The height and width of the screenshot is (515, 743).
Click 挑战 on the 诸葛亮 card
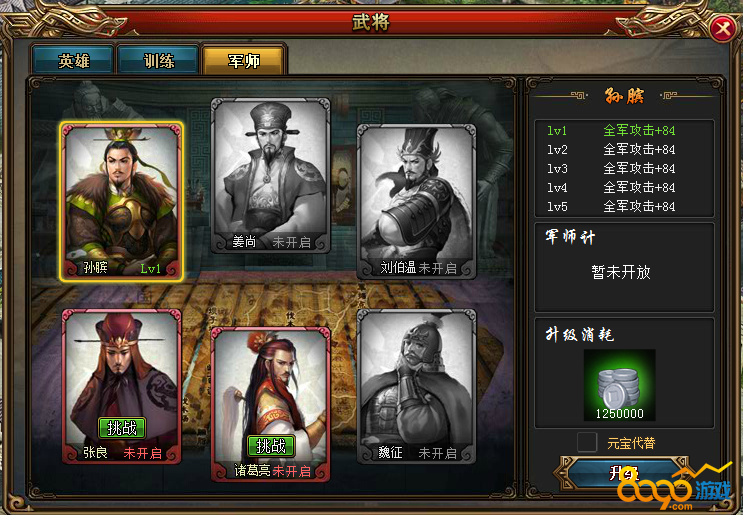click(x=270, y=446)
